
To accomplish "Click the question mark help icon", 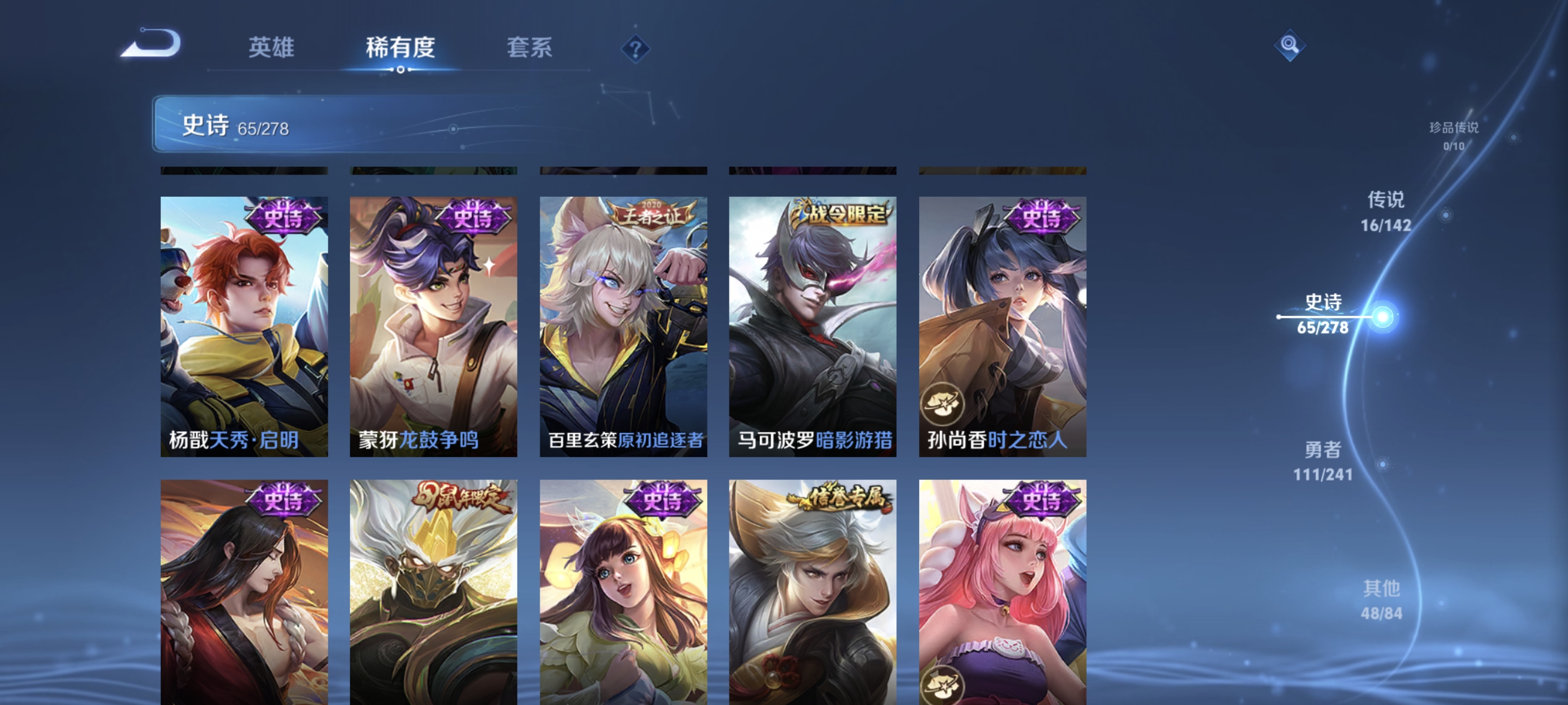I will pyautogui.click(x=635, y=49).
